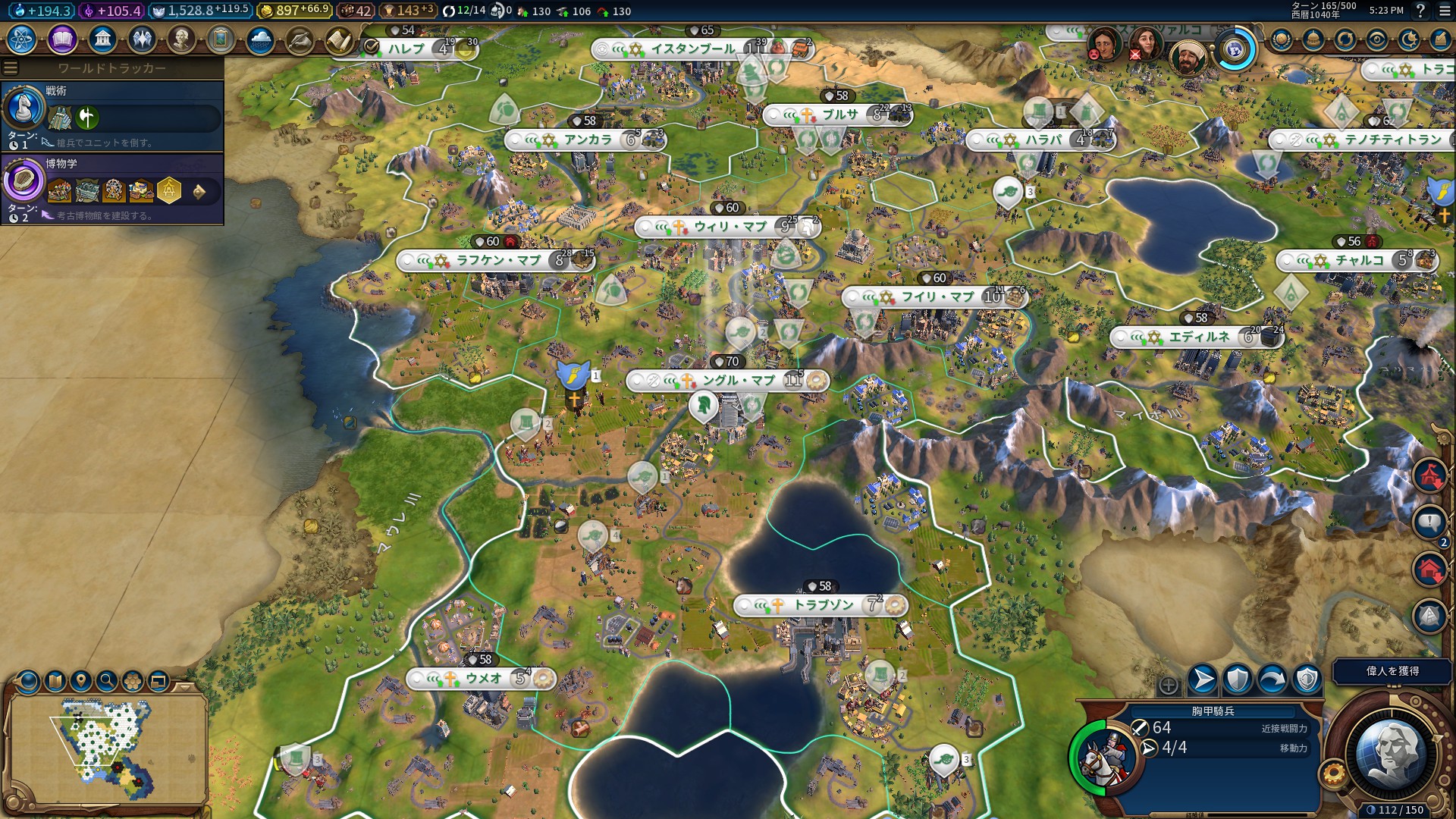This screenshot has height=819, width=1456.
Task: Open the civics tree book icon
Action: click(x=62, y=39)
